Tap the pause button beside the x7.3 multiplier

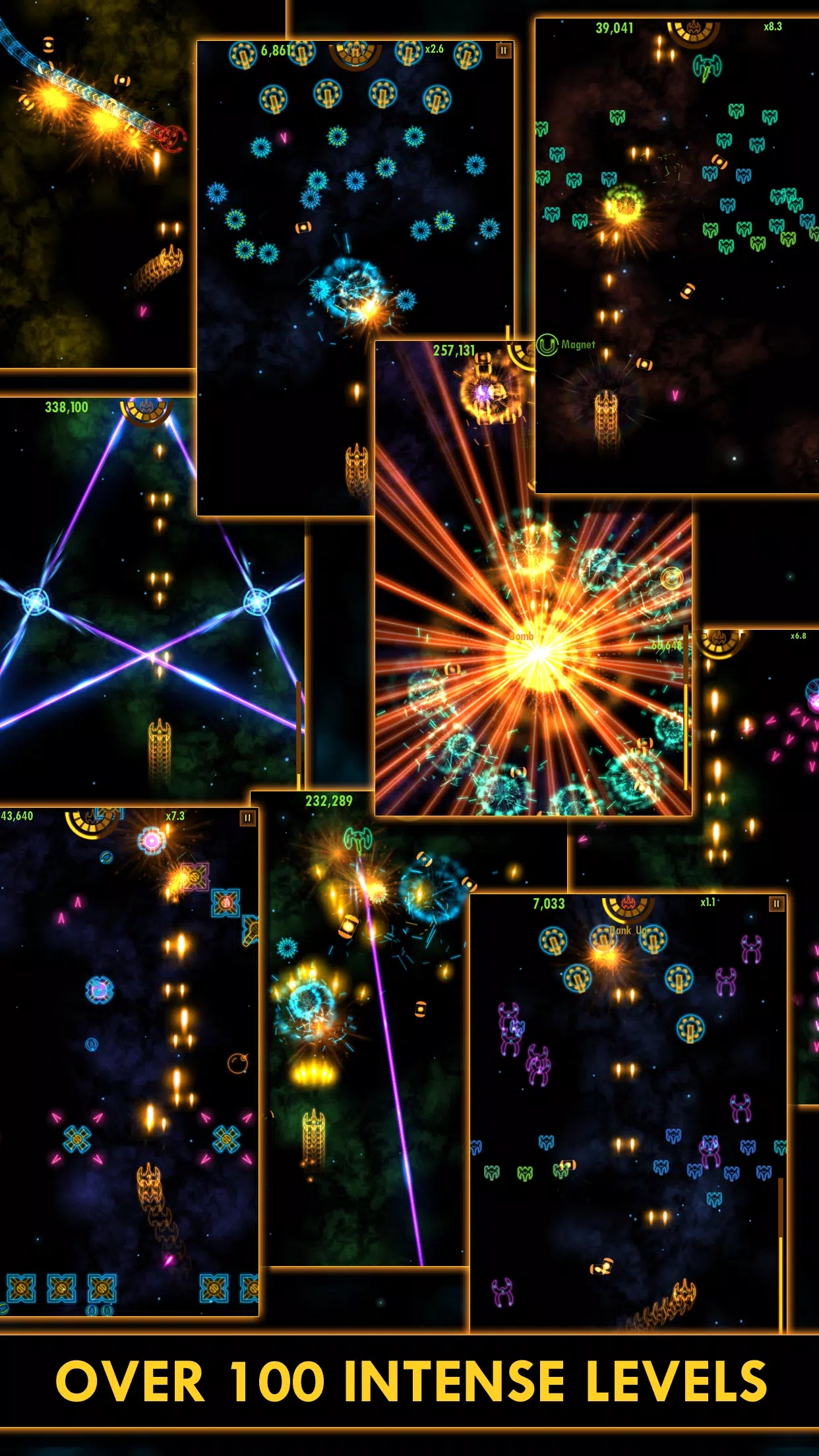click(247, 818)
